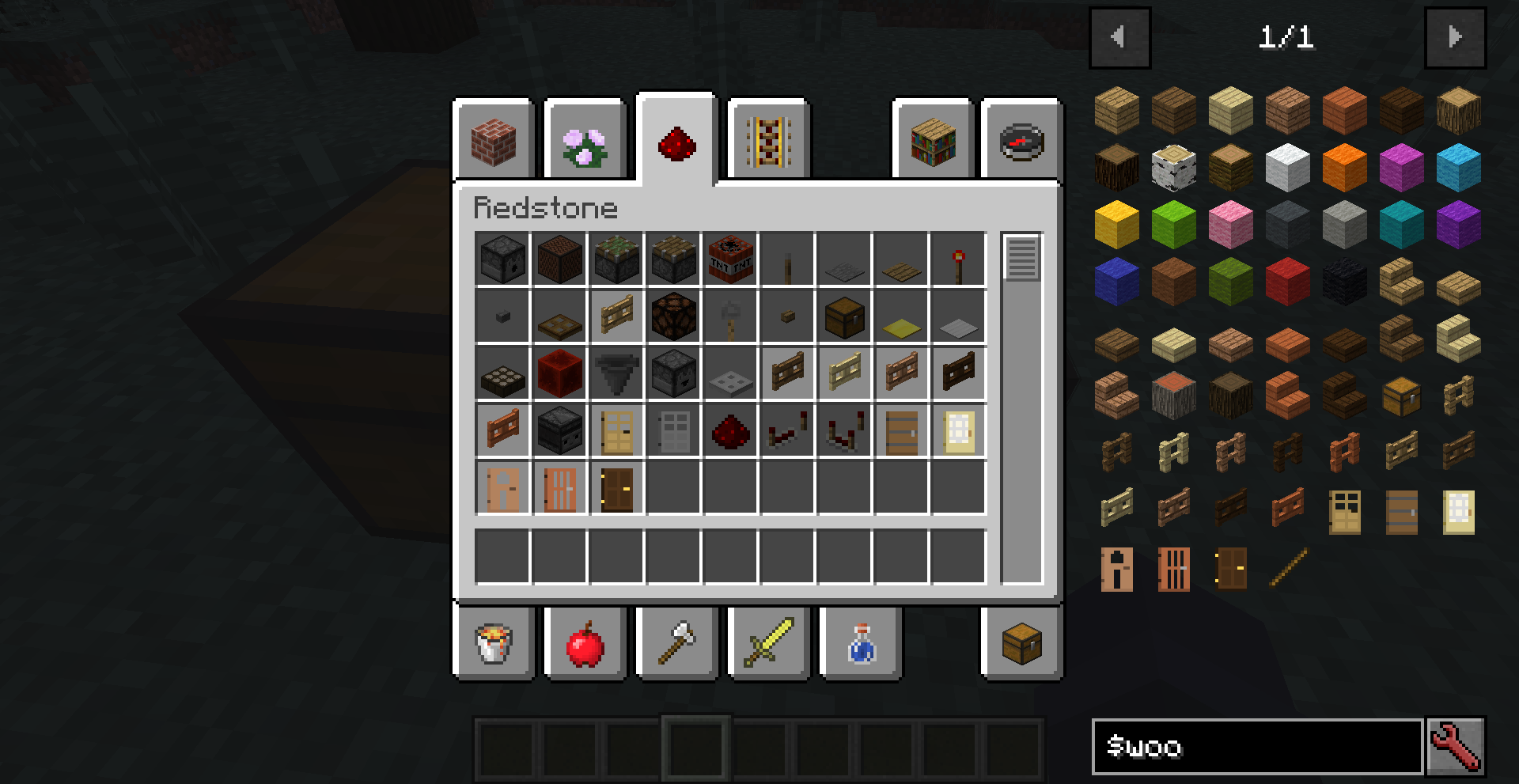1519x784 pixels.
Task: Select the redstone dust item
Action: (x=730, y=431)
